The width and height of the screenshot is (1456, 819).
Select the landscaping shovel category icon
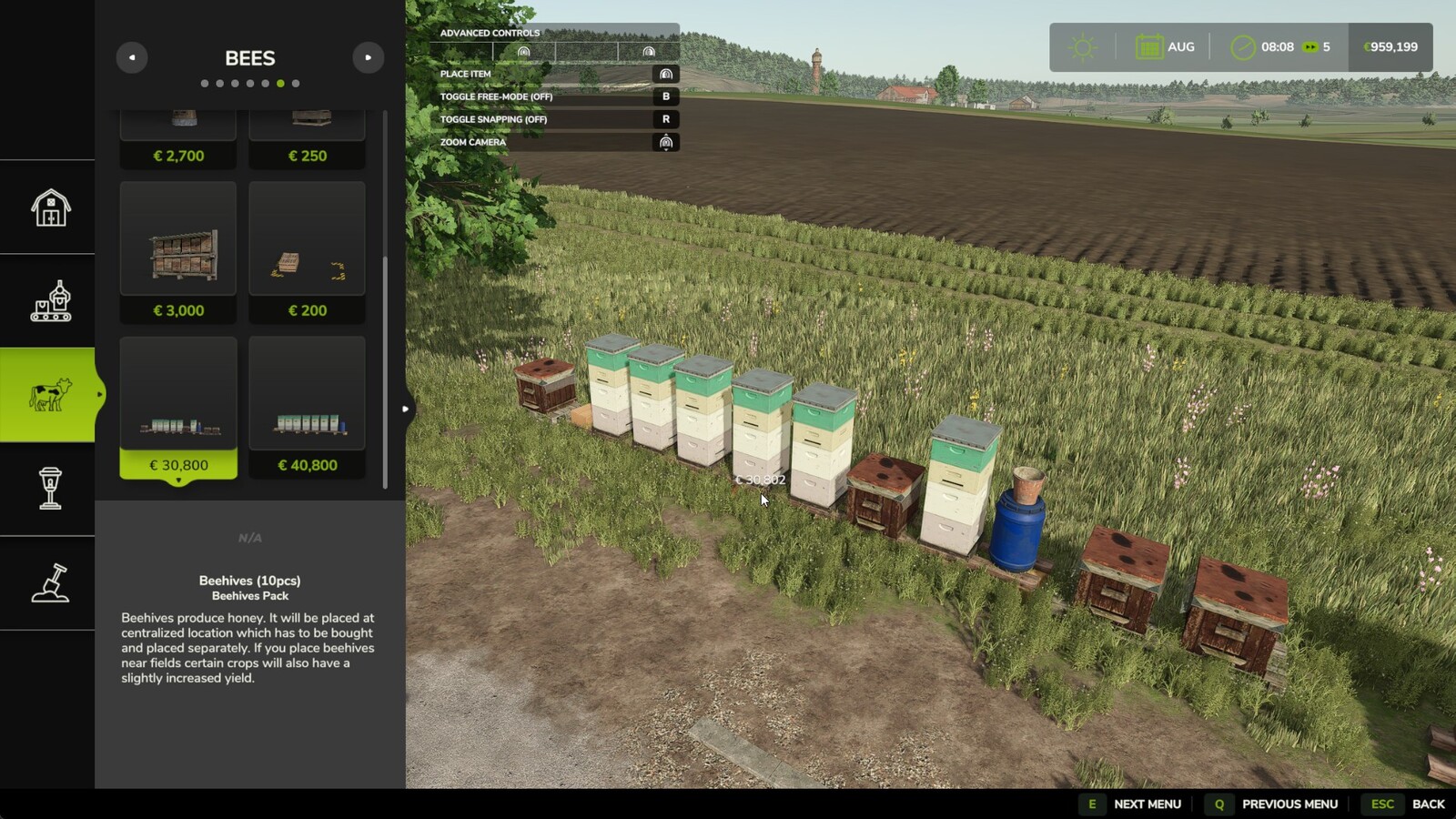coord(48,583)
